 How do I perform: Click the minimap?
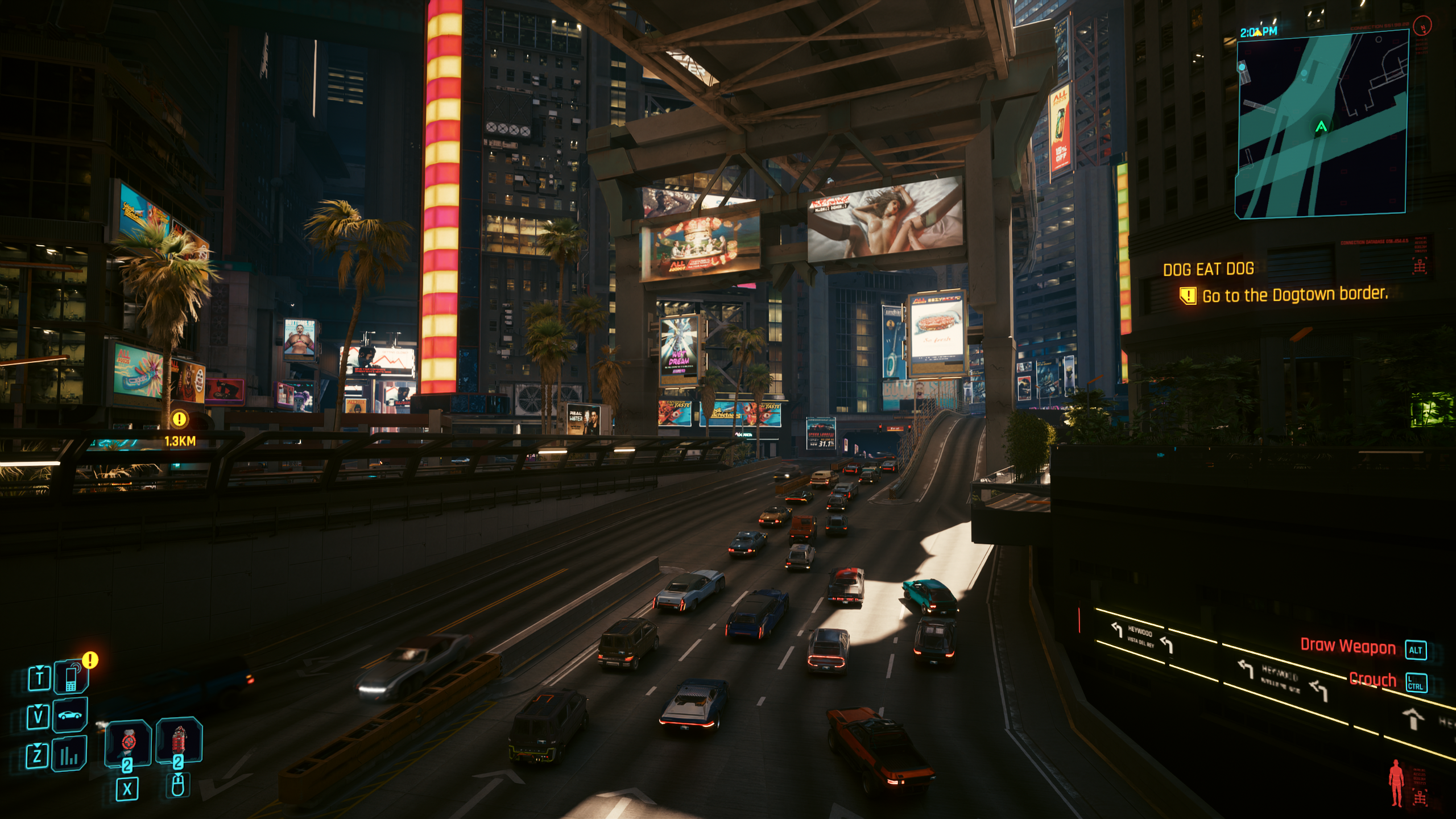tap(1321, 124)
